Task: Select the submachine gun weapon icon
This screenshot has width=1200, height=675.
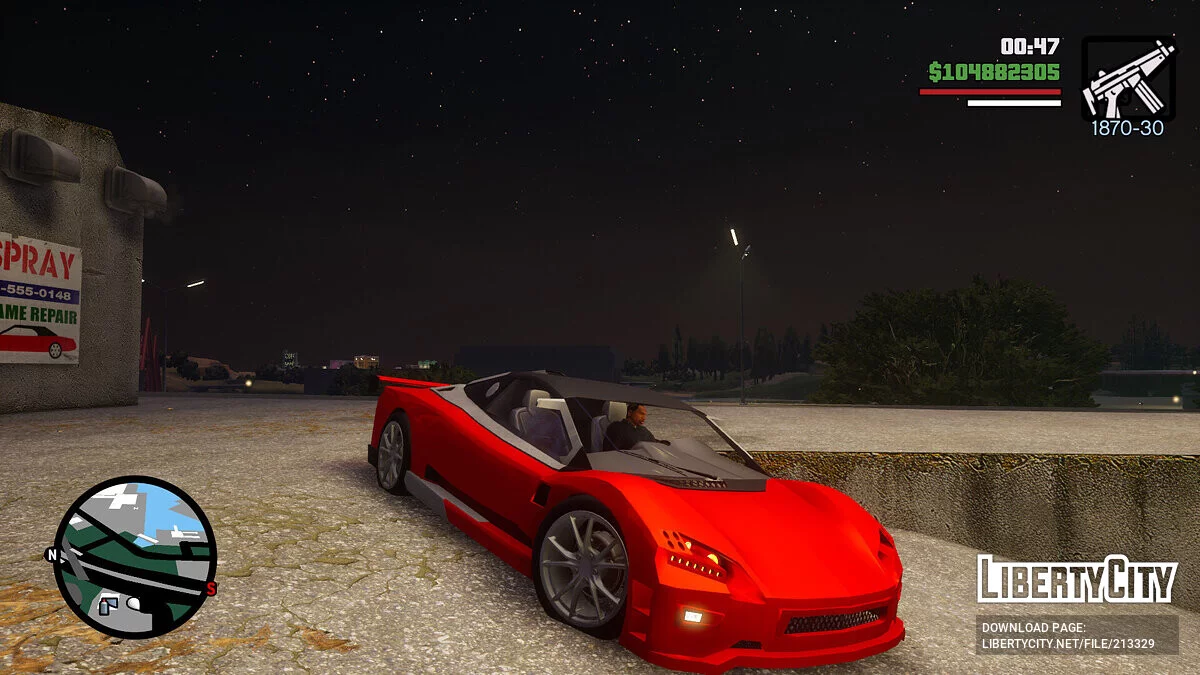Action: click(x=1127, y=79)
